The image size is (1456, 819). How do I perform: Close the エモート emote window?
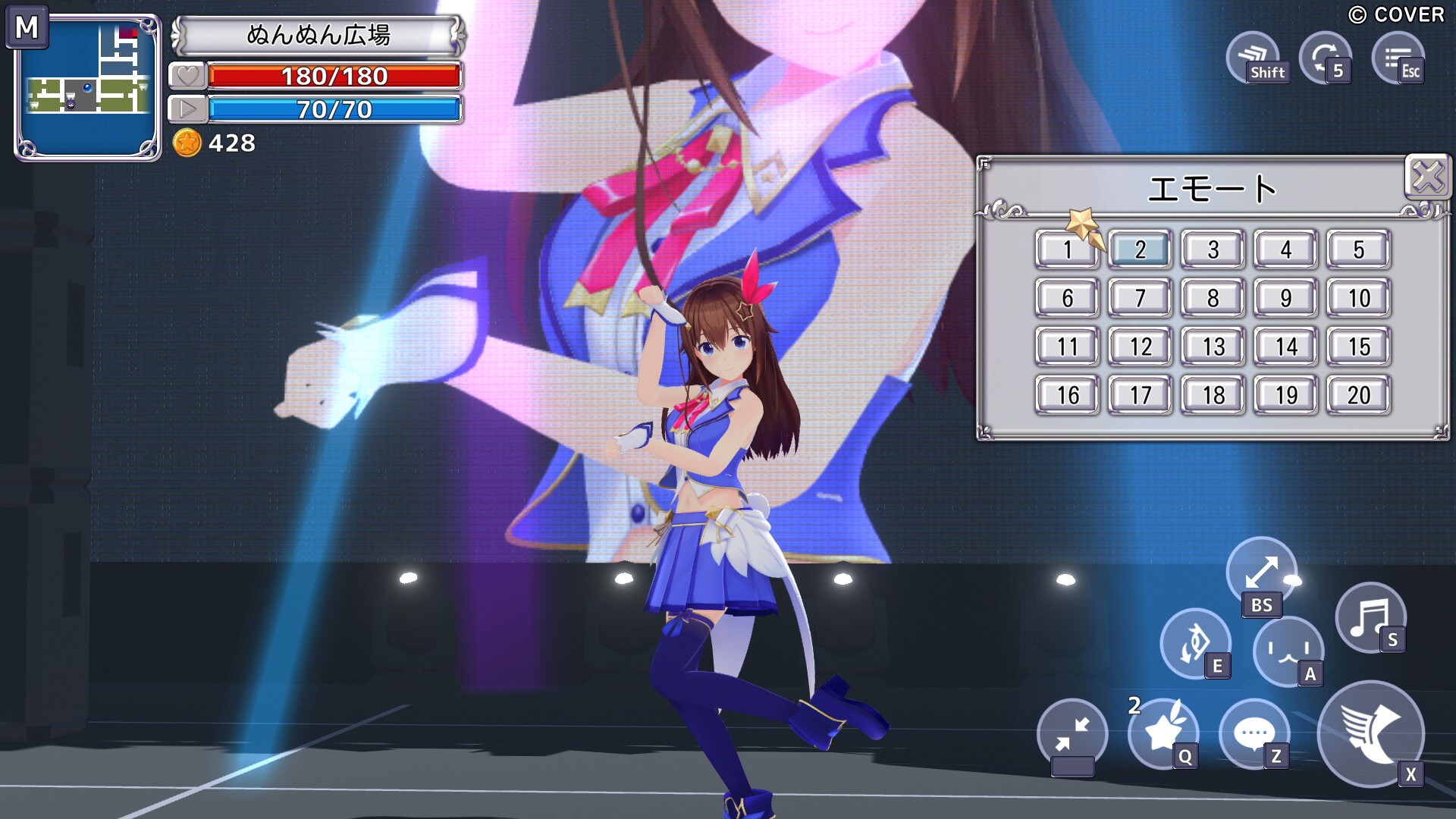pos(1429,175)
